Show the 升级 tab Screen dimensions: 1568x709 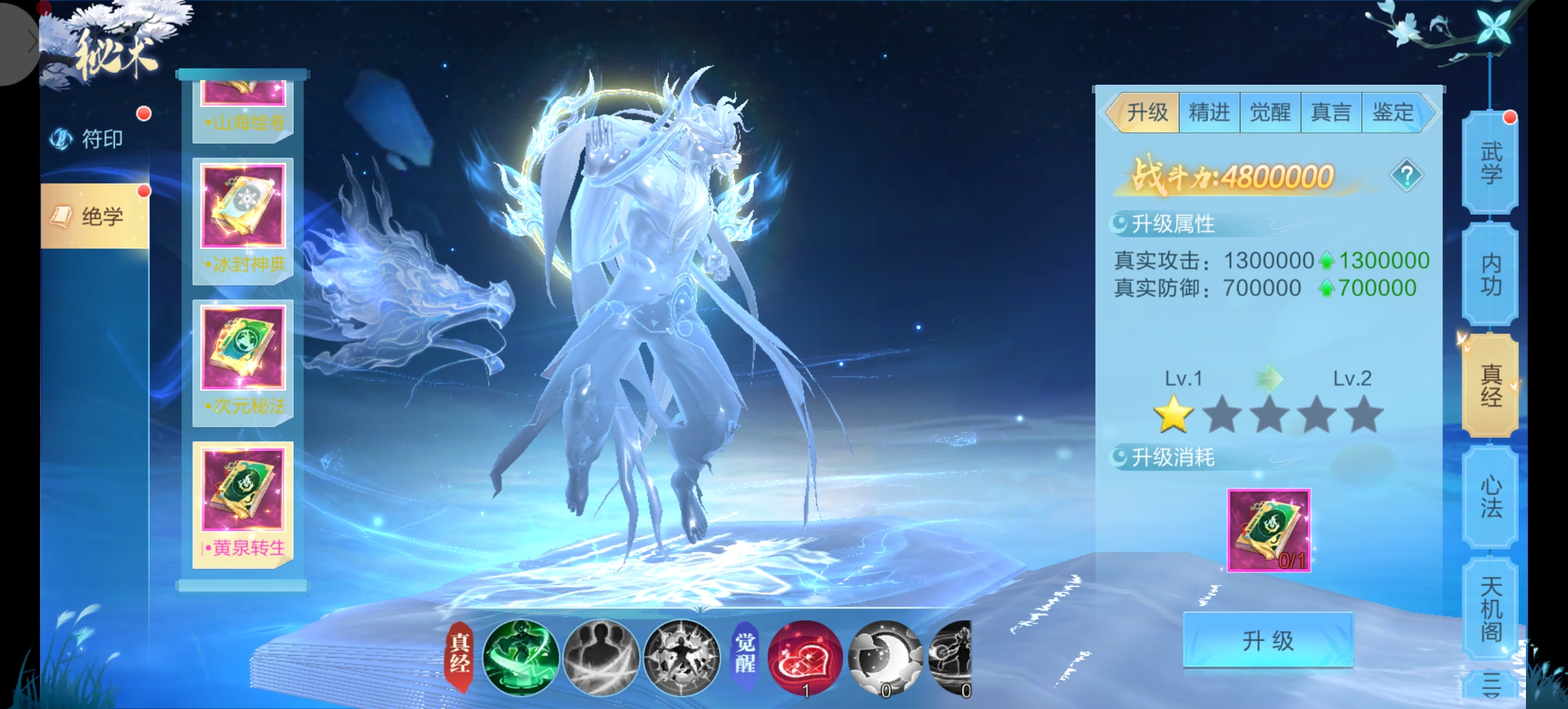[1147, 112]
